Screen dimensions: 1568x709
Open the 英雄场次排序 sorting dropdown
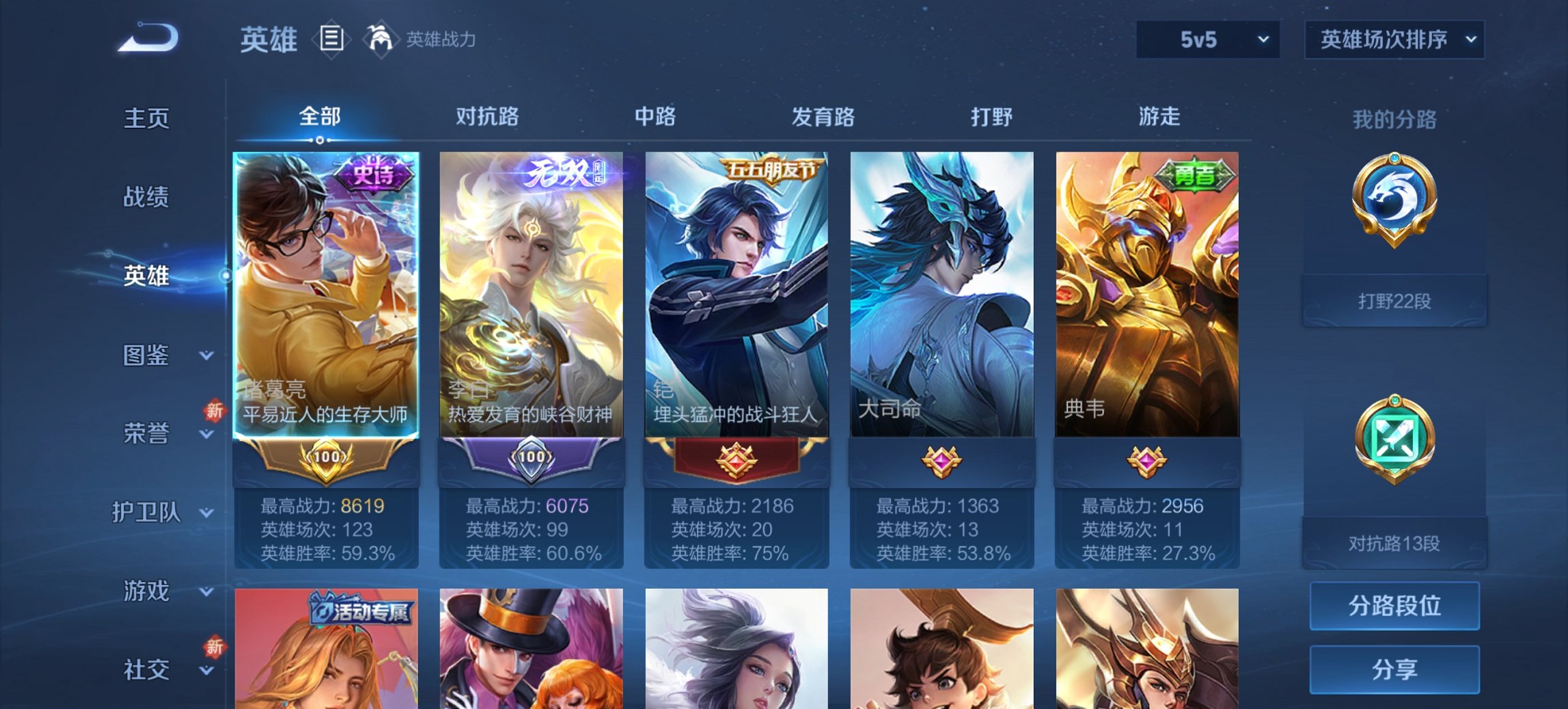tap(1394, 39)
